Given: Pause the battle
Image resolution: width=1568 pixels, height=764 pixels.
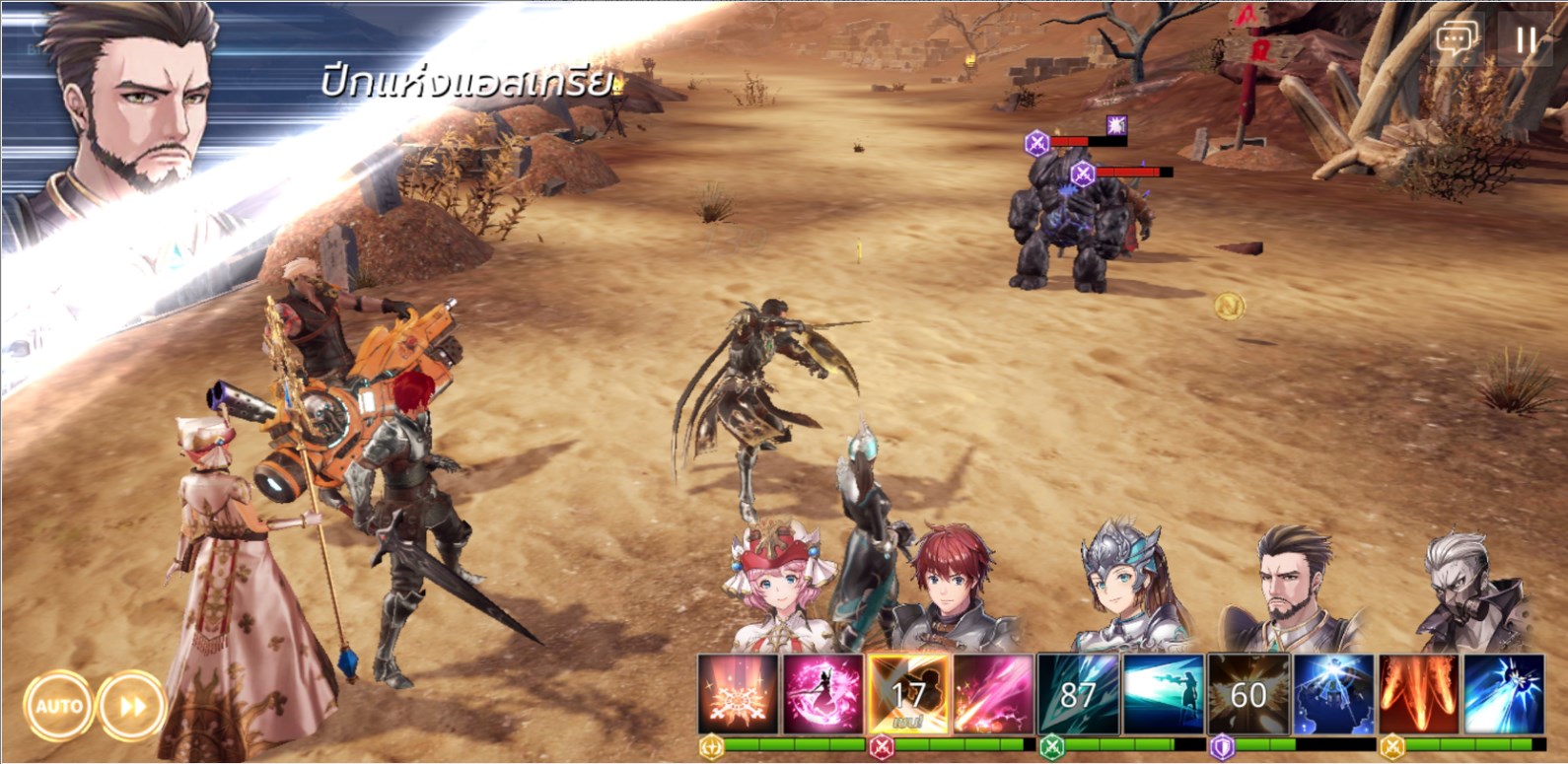Looking at the screenshot, I should (1526, 39).
